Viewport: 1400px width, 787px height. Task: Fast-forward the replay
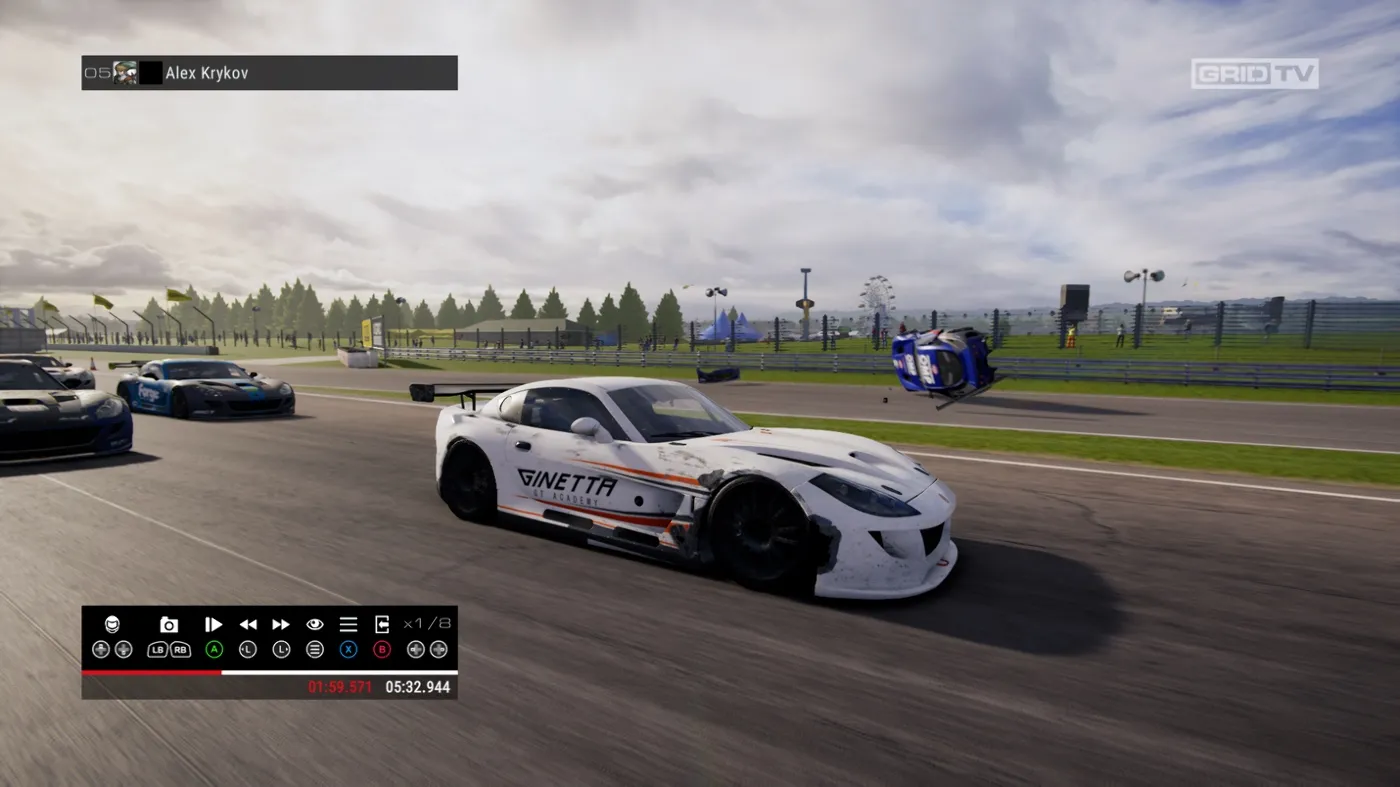click(x=281, y=625)
